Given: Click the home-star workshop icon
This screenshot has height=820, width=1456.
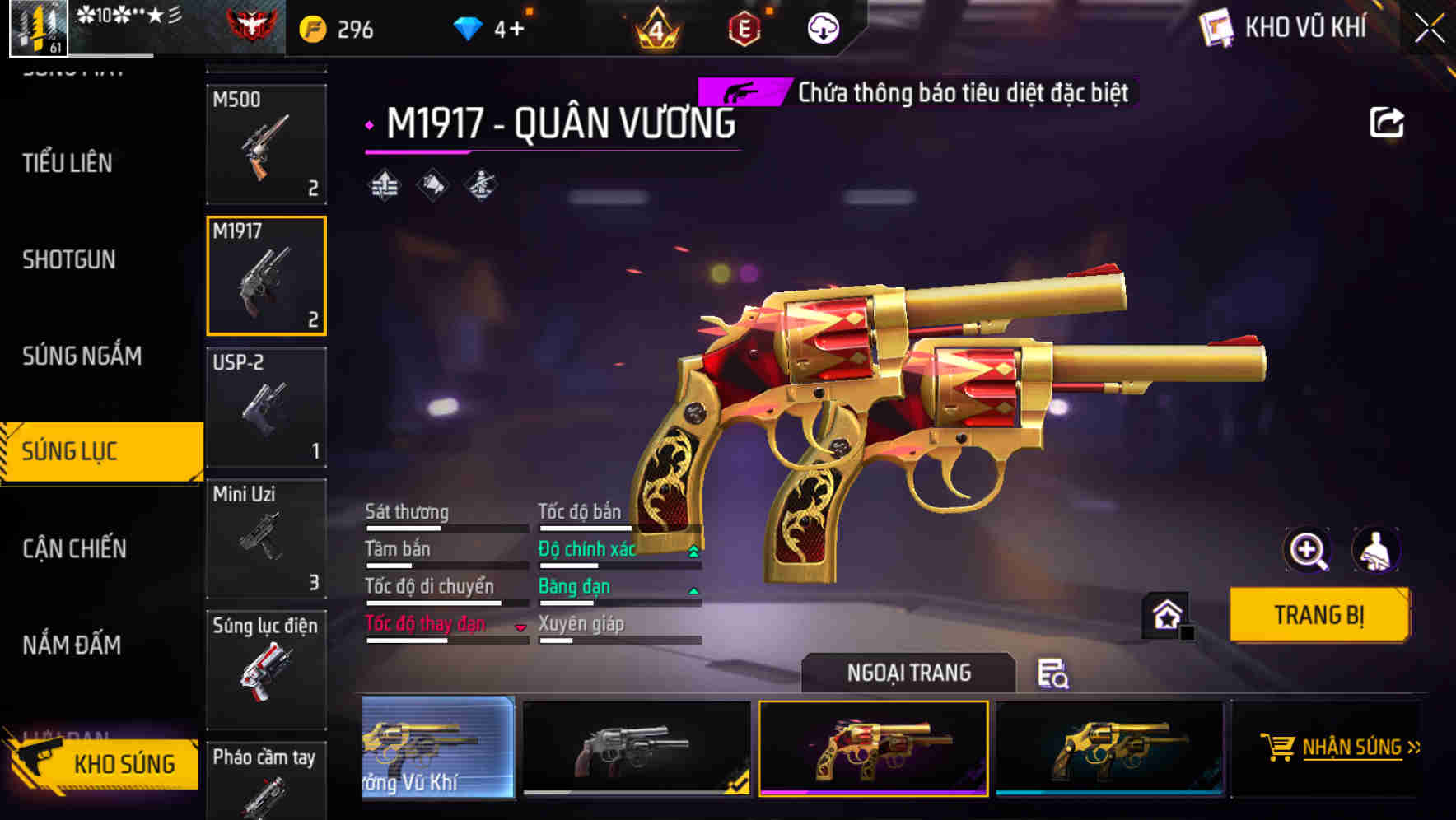Looking at the screenshot, I should click(x=1165, y=615).
